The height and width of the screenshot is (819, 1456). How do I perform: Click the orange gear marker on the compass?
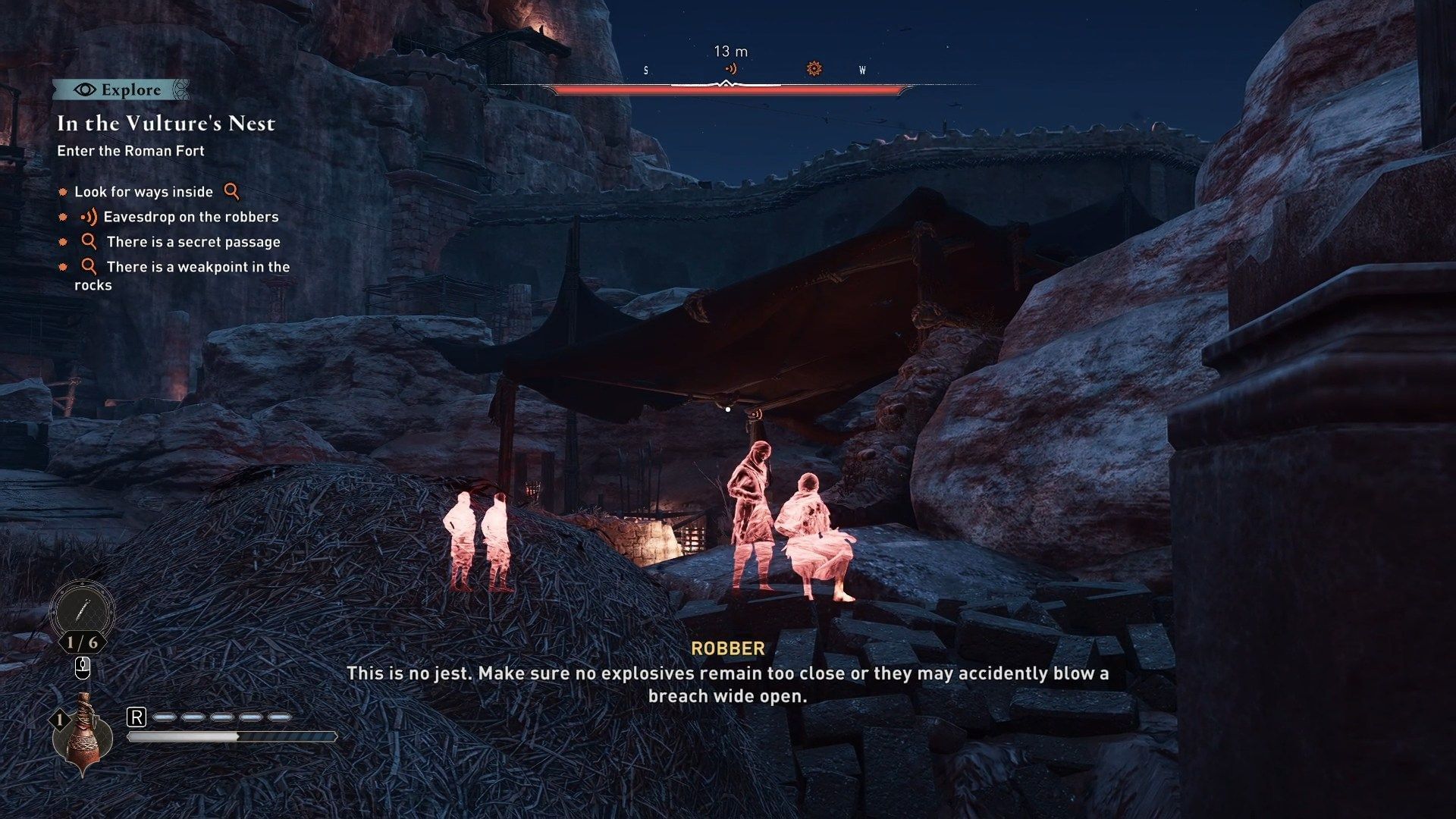(x=813, y=68)
